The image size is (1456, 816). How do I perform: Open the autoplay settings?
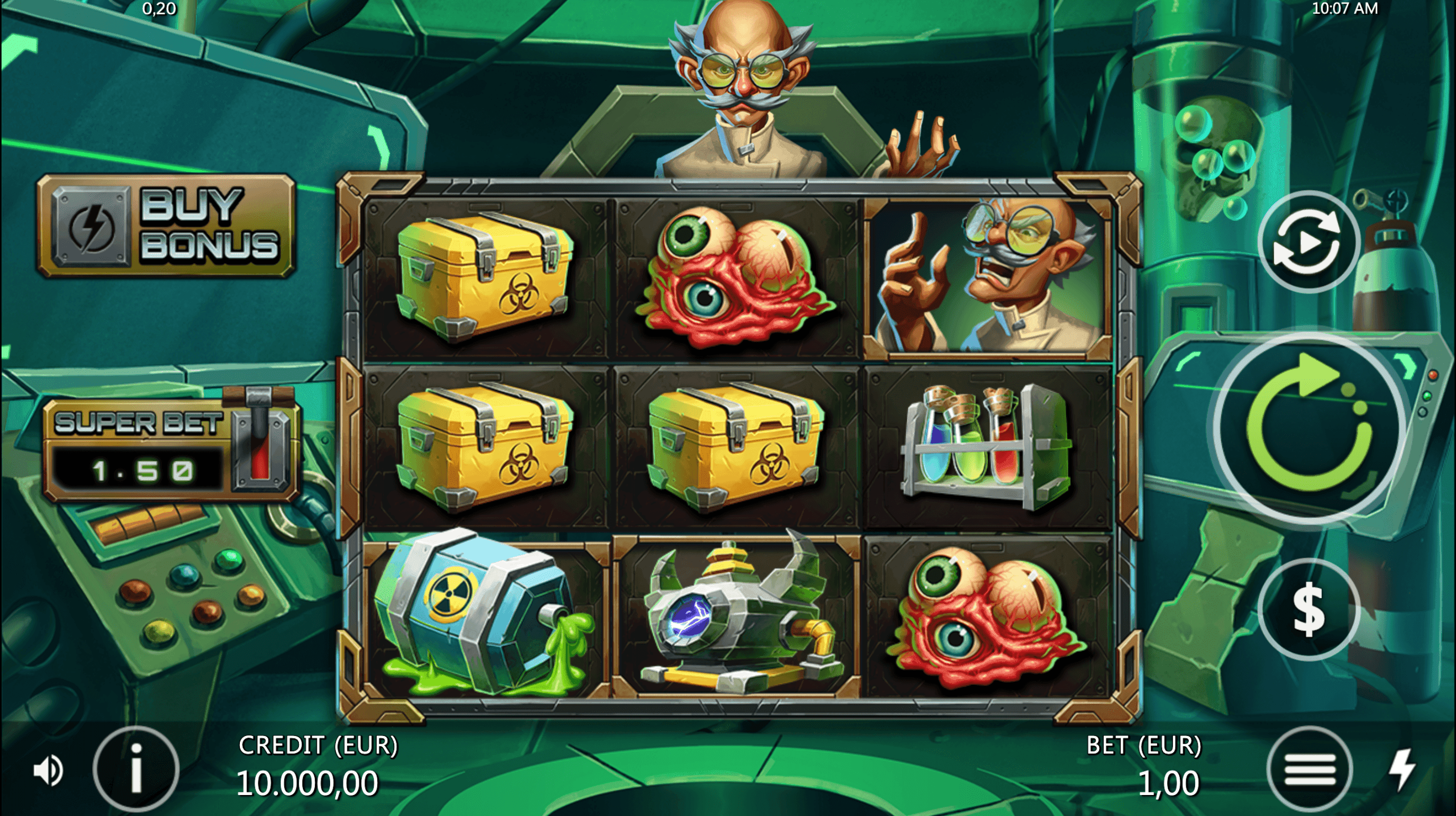pyautogui.click(x=1308, y=242)
